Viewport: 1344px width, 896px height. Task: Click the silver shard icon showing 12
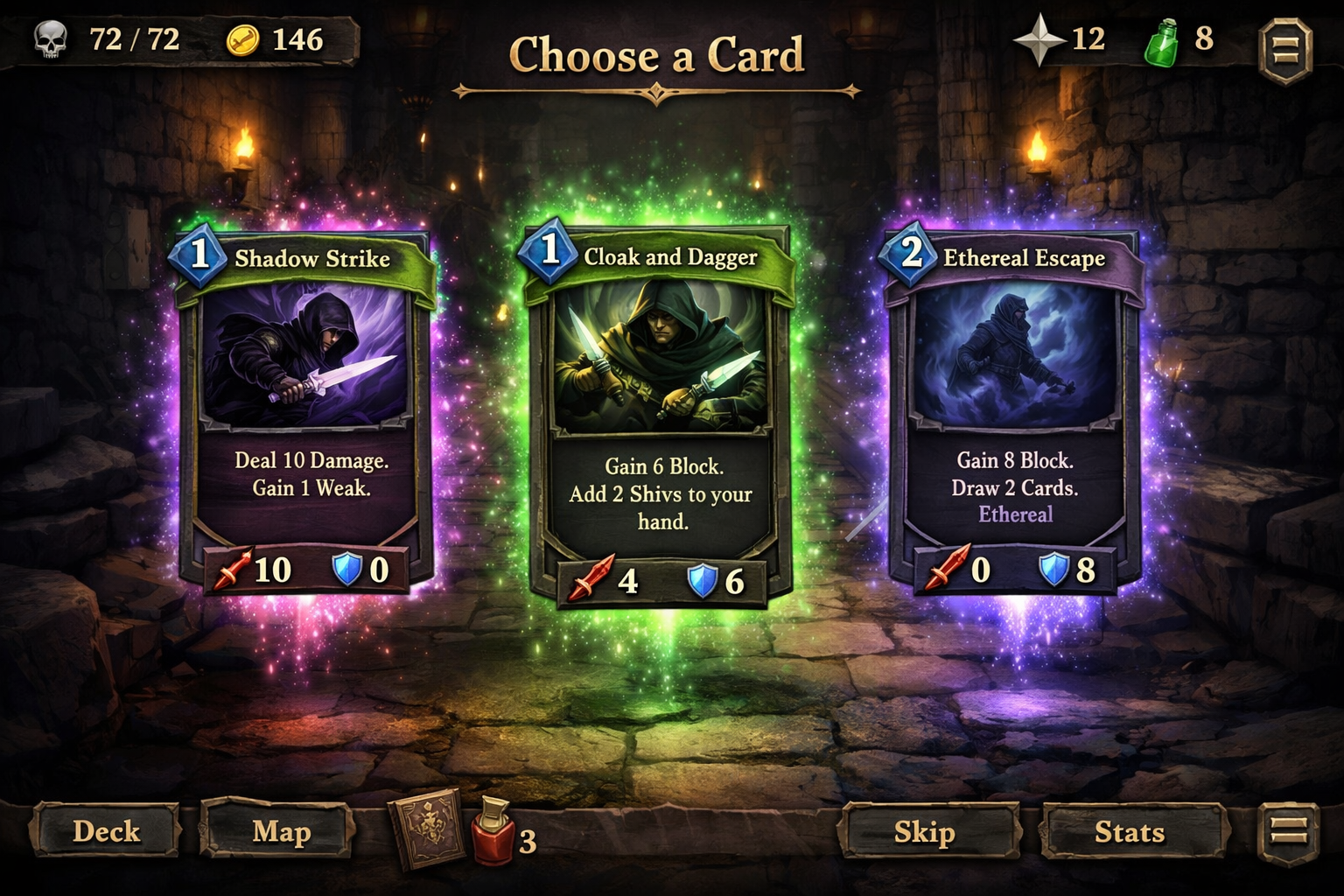pyautogui.click(x=1039, y=38)
